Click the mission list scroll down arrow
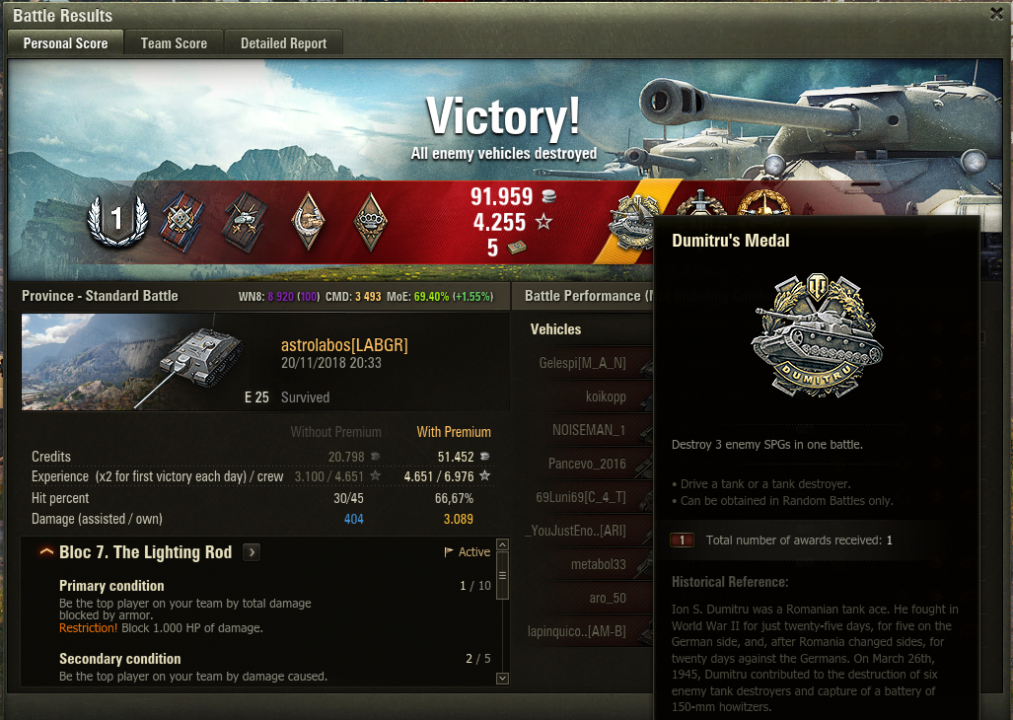1013x720 pixels. [502, 678]
